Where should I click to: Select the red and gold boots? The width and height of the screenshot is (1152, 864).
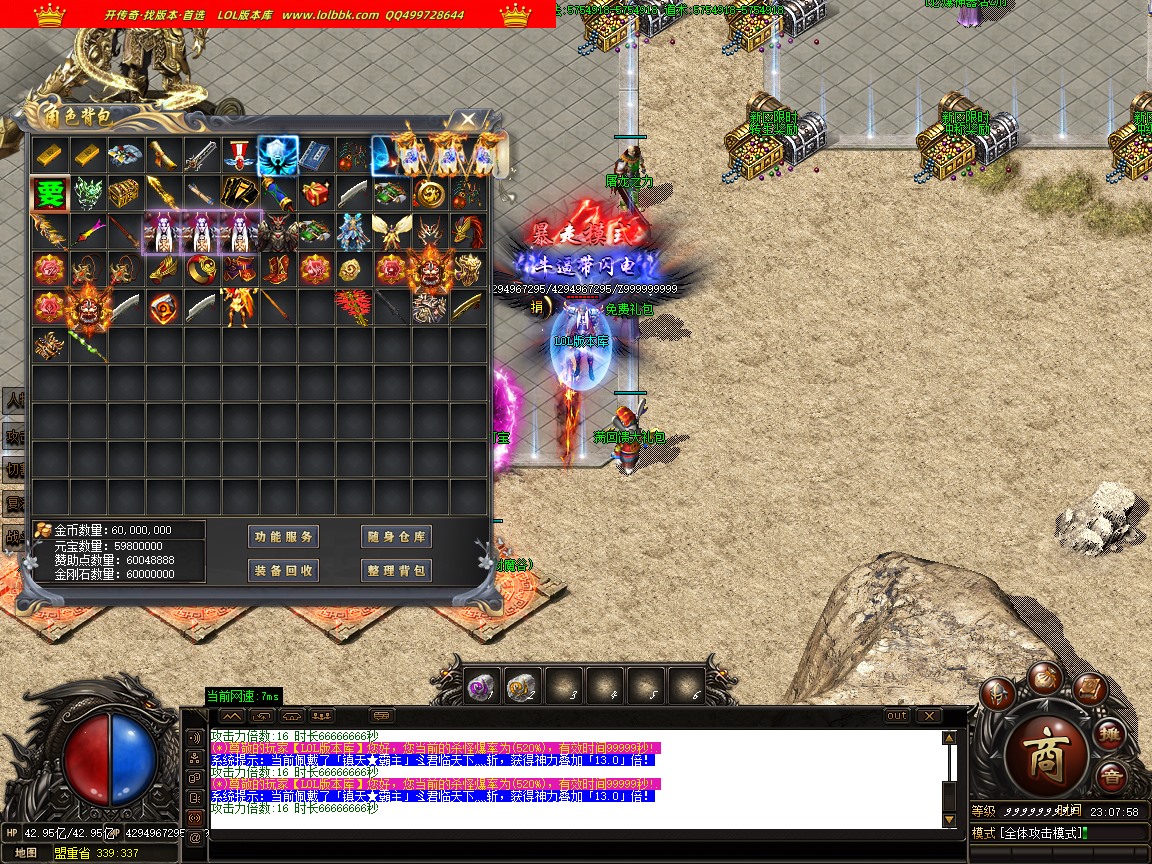(276, 269)
